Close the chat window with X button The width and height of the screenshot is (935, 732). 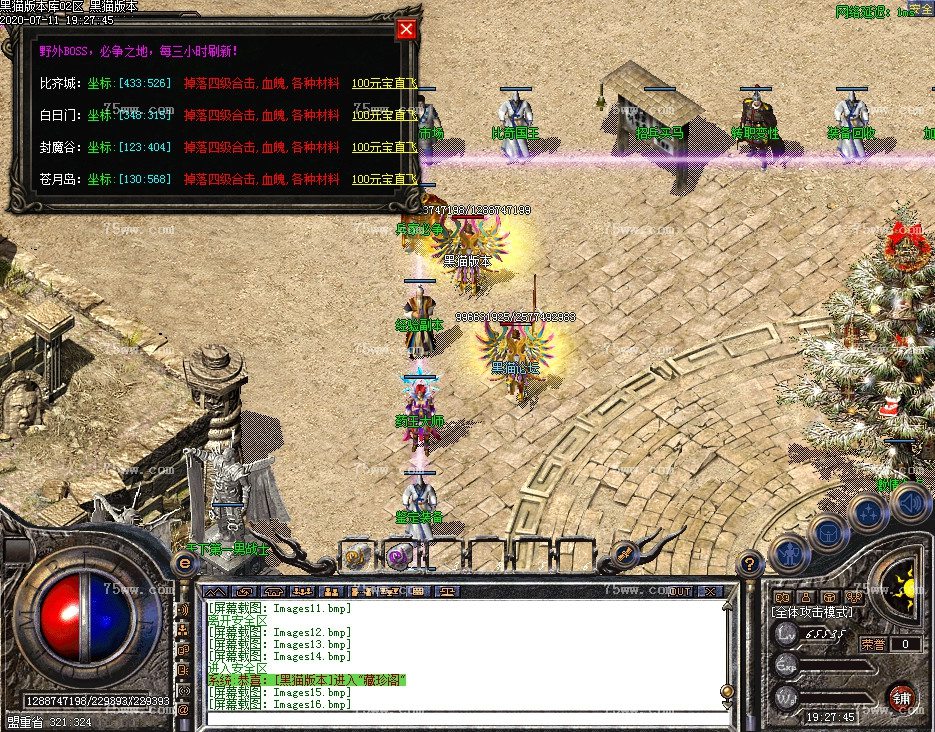(711, 591)
